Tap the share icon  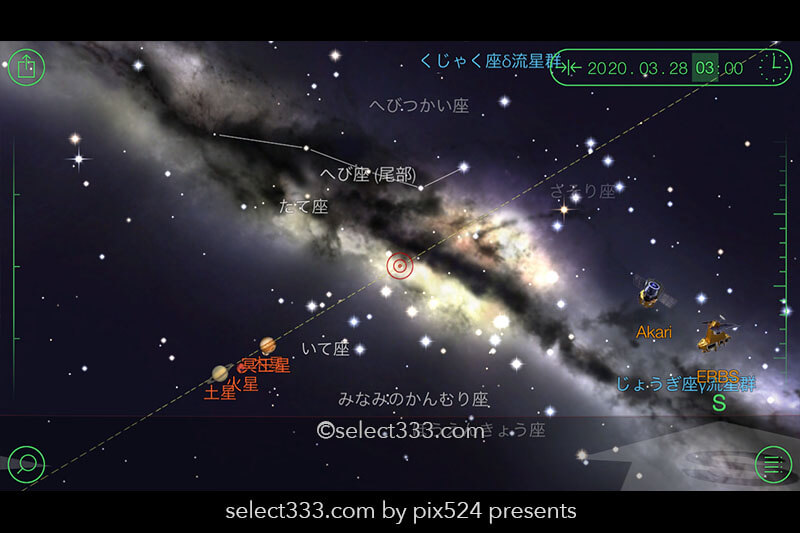tap(27, 67)
